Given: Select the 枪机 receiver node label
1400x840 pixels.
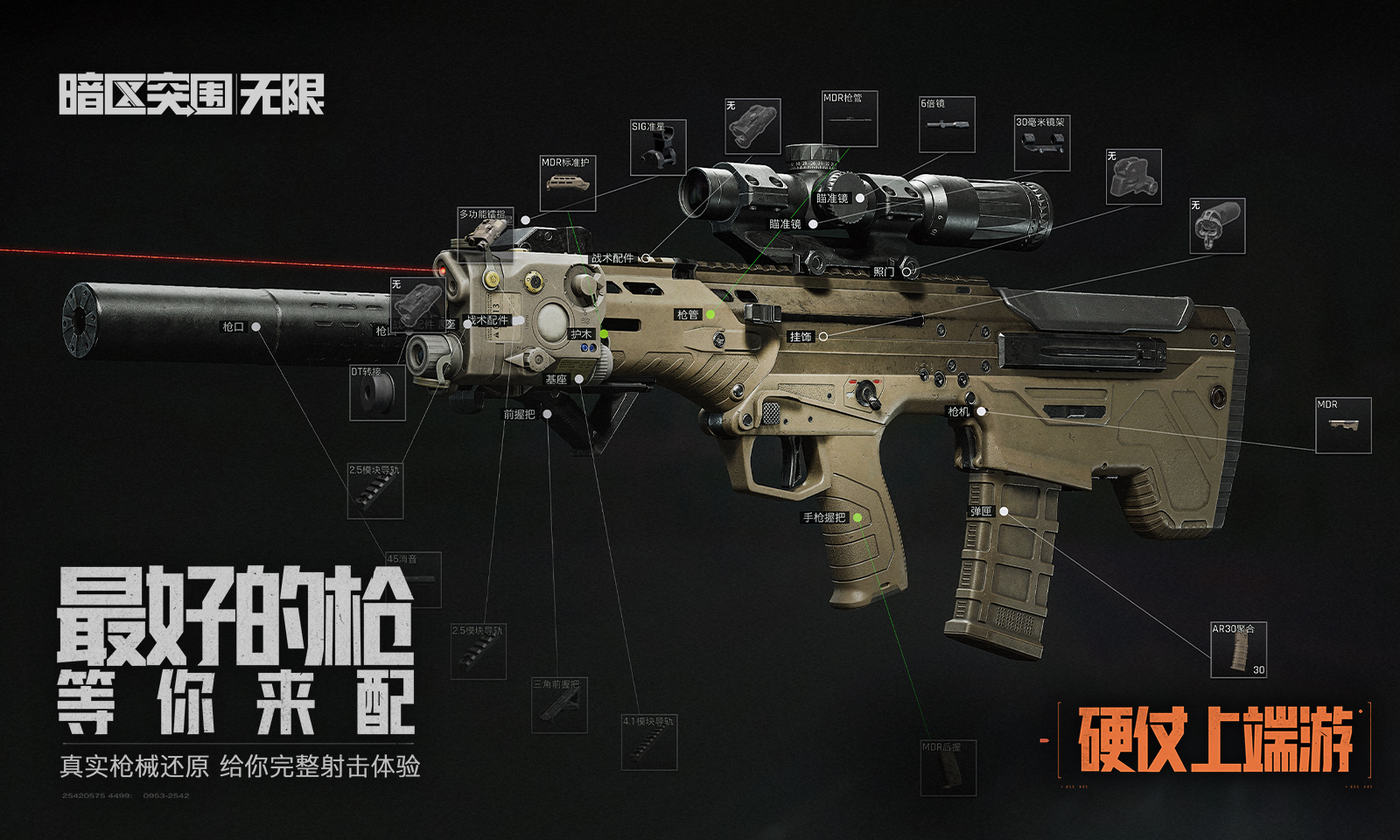Looking at the screenshot, I should (x=959, y=411).
